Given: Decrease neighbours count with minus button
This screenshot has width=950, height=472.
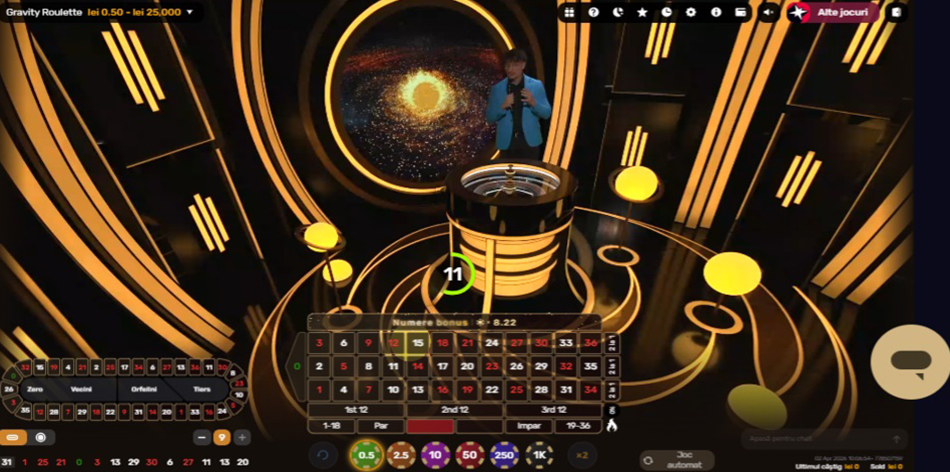Looking at the screenshot, I should pyautogui.click(x=202, y=437).
